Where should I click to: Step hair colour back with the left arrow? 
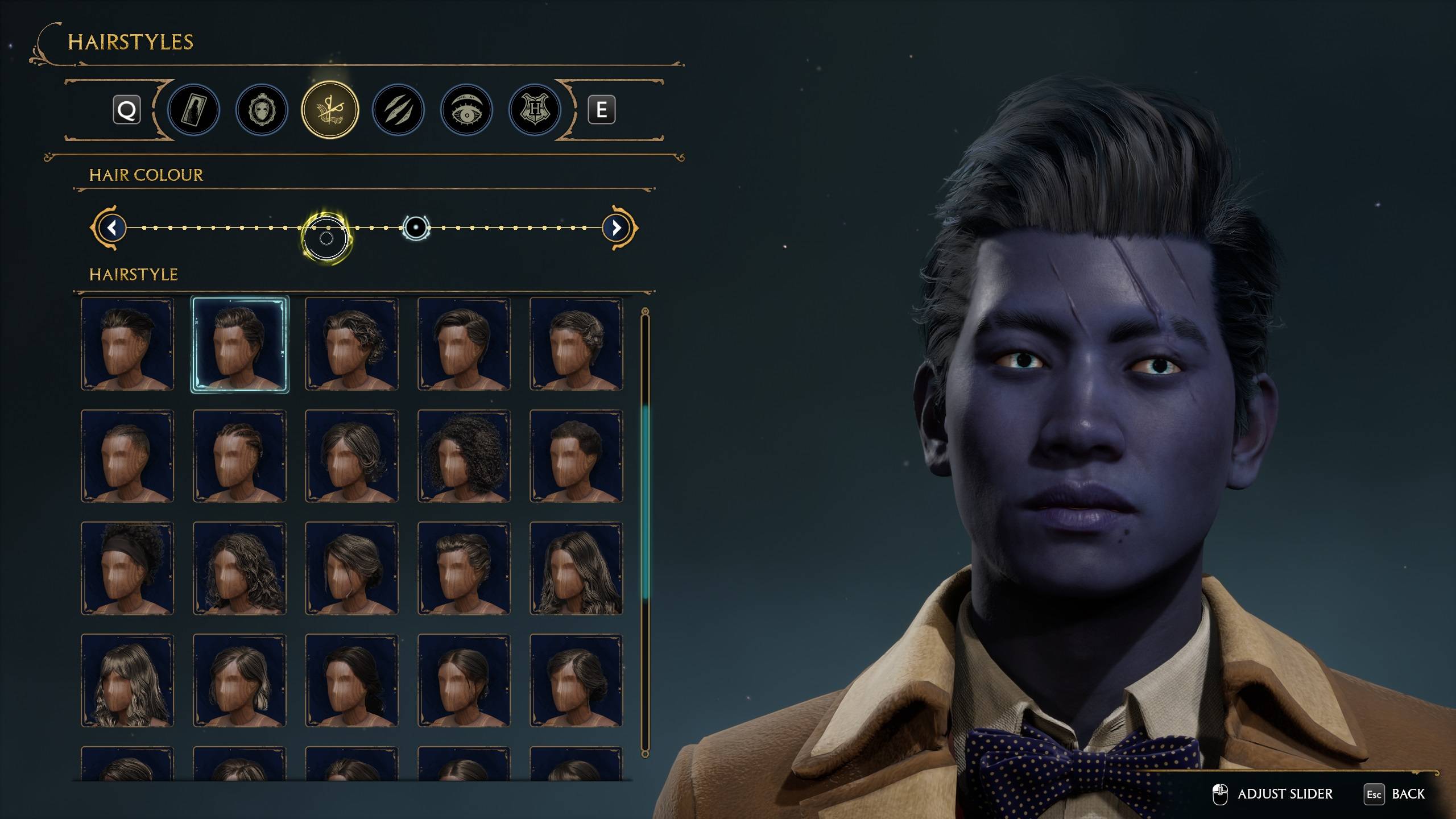111,227
